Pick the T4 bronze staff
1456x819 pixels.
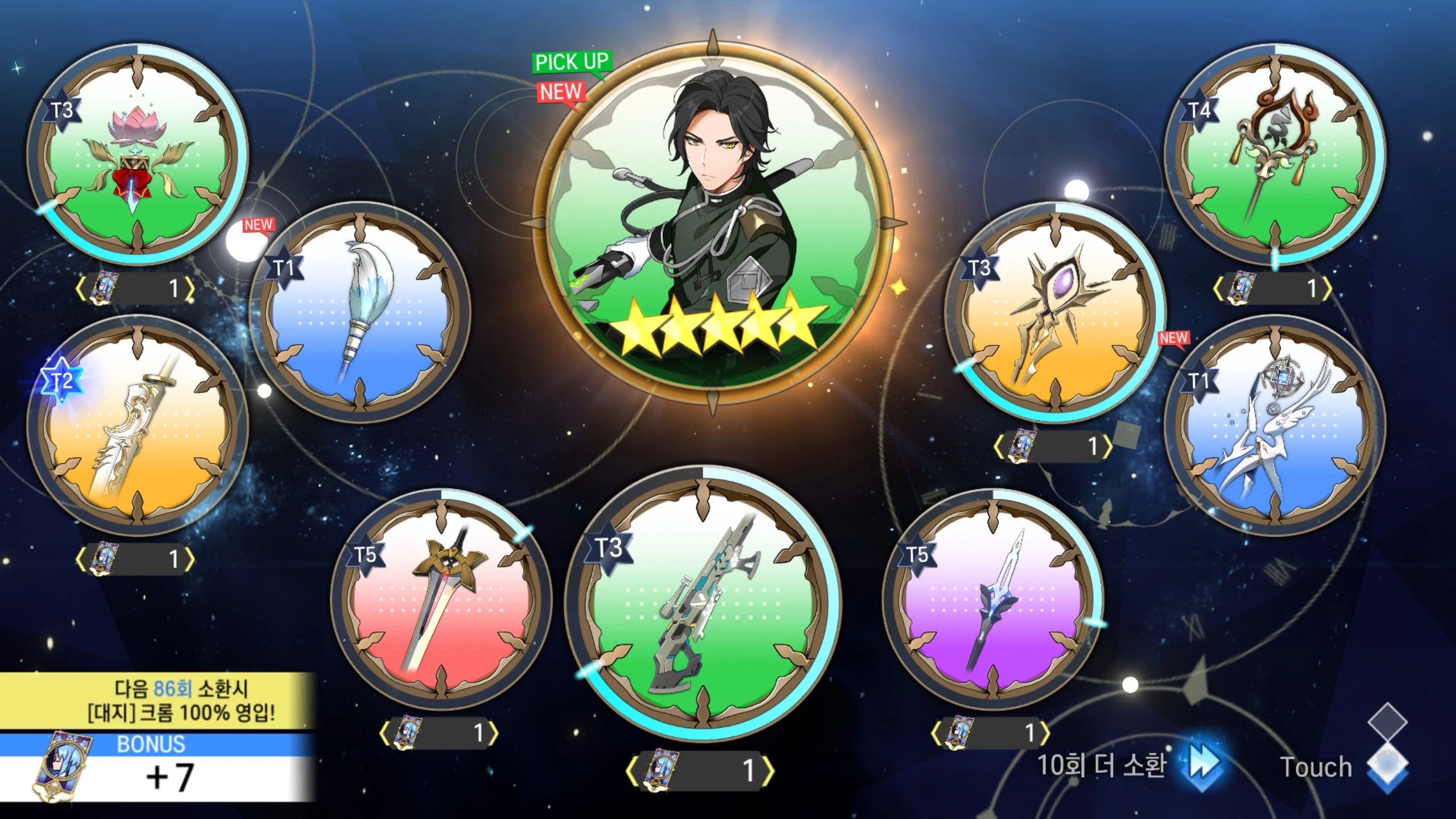pyautogui.click(x=1275, y=155)
